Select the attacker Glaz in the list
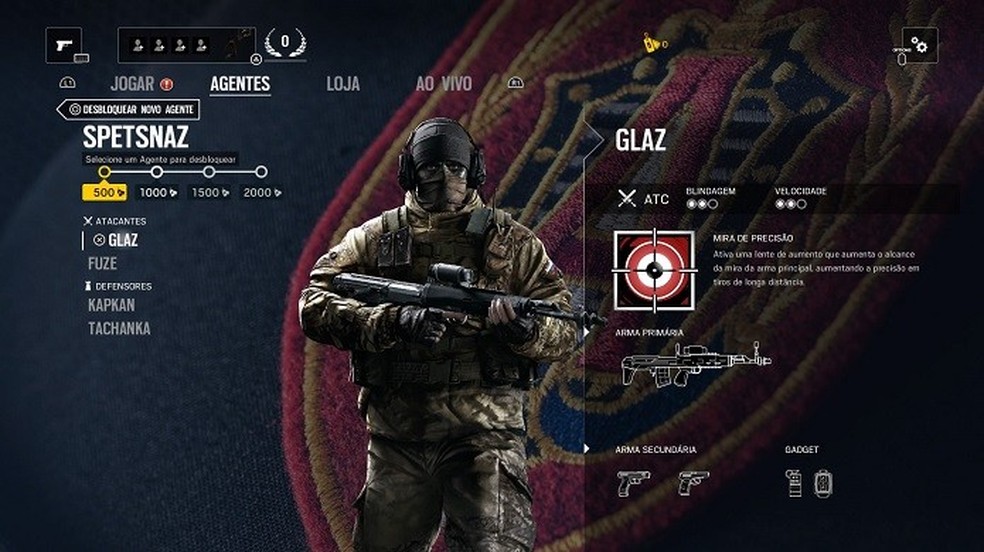This screenshot has width=984, height=552. [122, 240]
